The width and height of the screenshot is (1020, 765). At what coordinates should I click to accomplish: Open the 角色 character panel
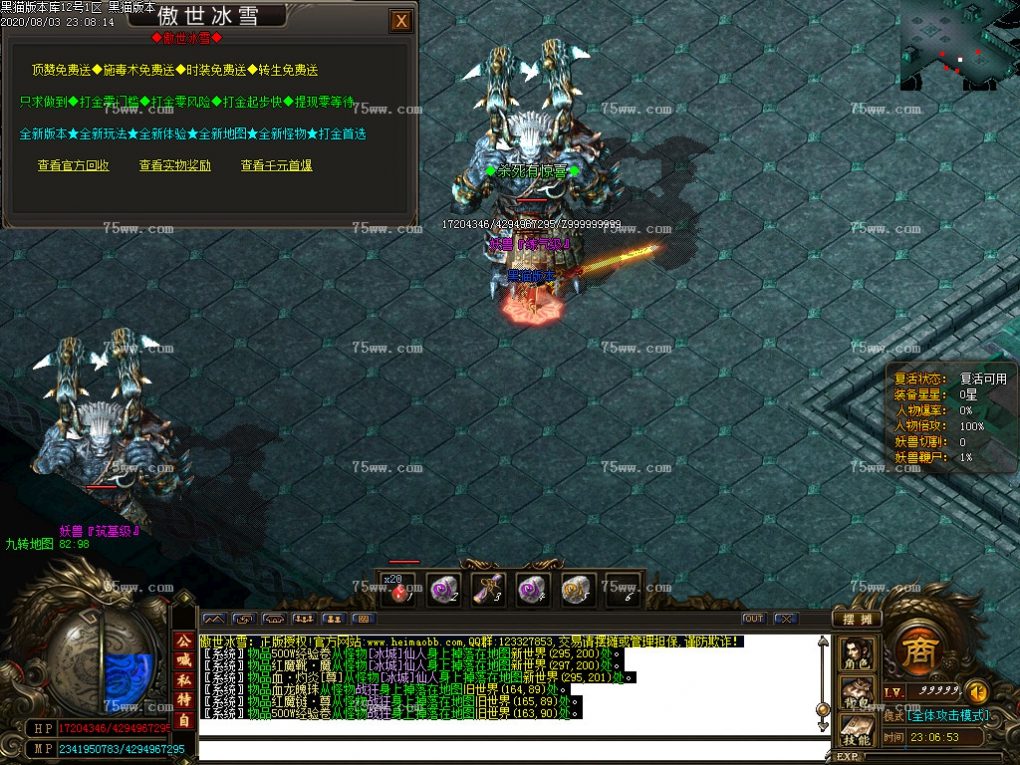point(857,653)
